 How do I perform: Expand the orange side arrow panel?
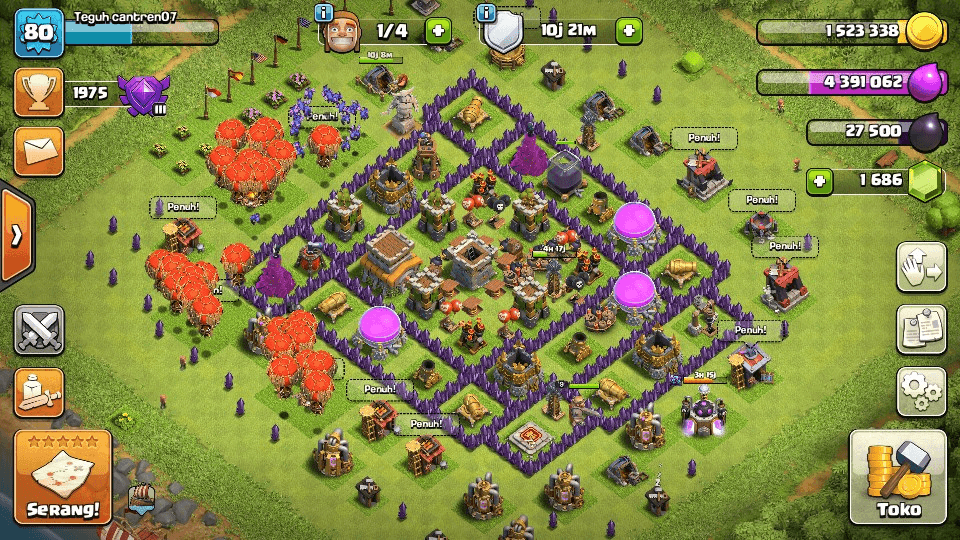[x=16, y=235]
